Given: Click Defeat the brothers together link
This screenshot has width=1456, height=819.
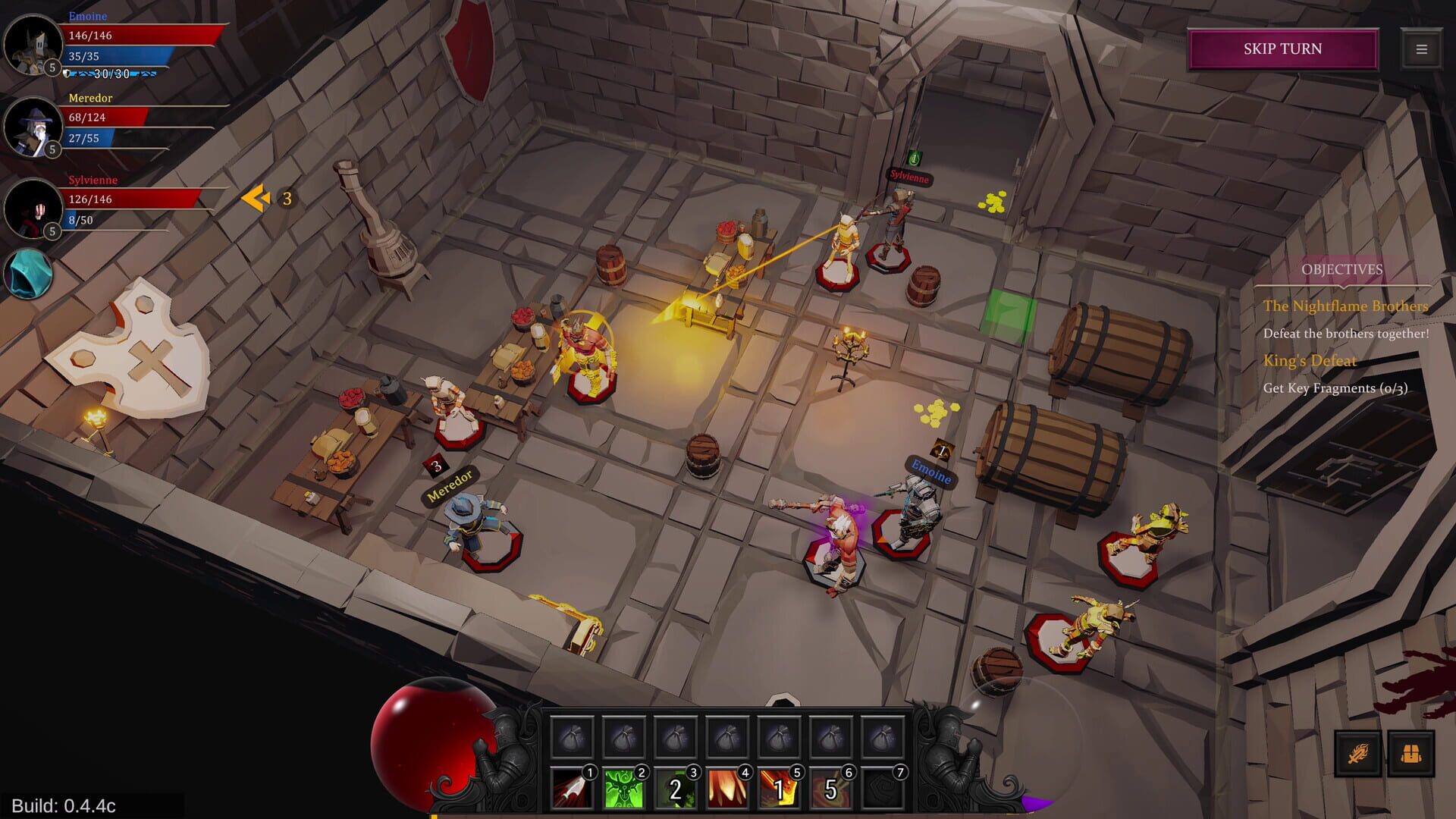Looking at the screenshot, I should pos(1345,333).
